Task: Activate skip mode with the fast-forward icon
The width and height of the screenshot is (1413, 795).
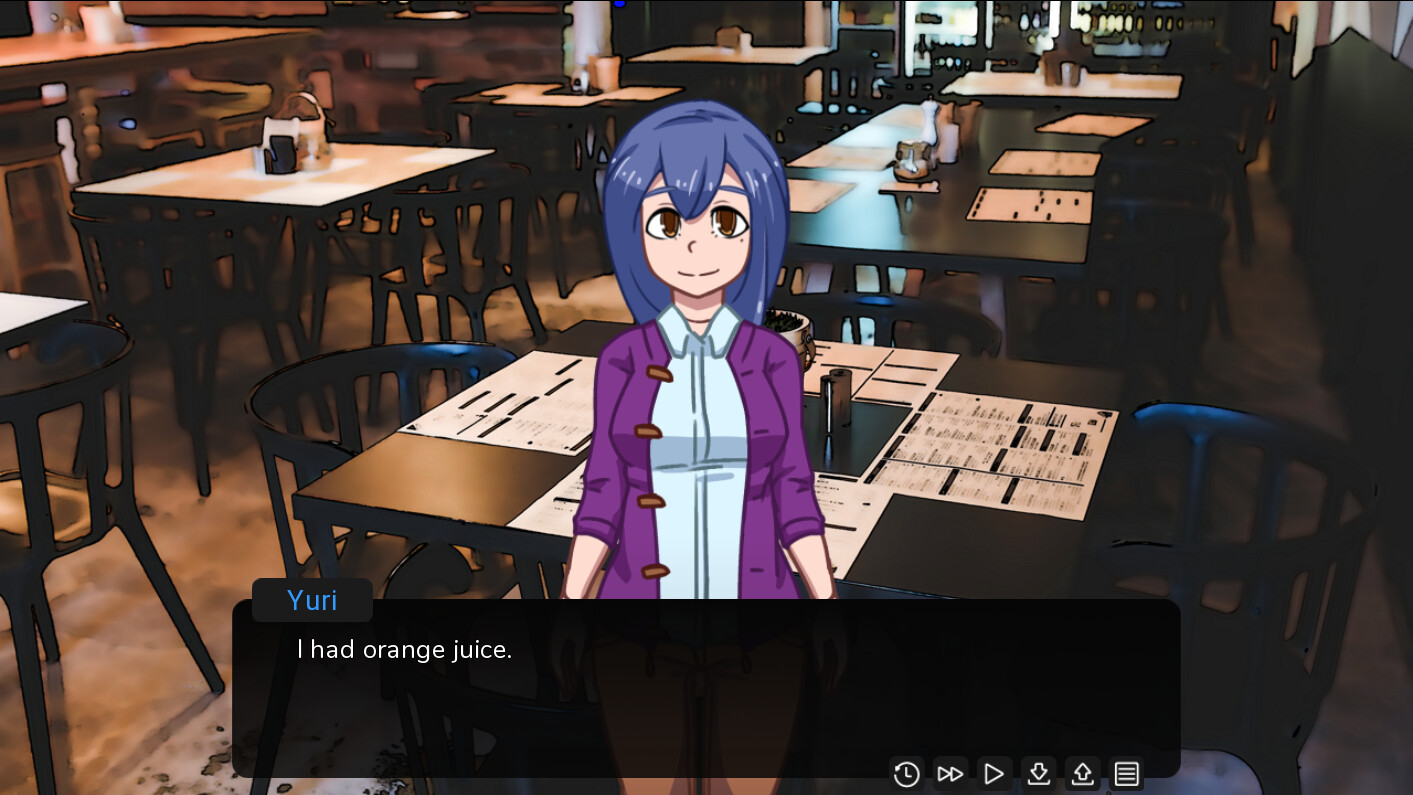Action: (950, 773)
